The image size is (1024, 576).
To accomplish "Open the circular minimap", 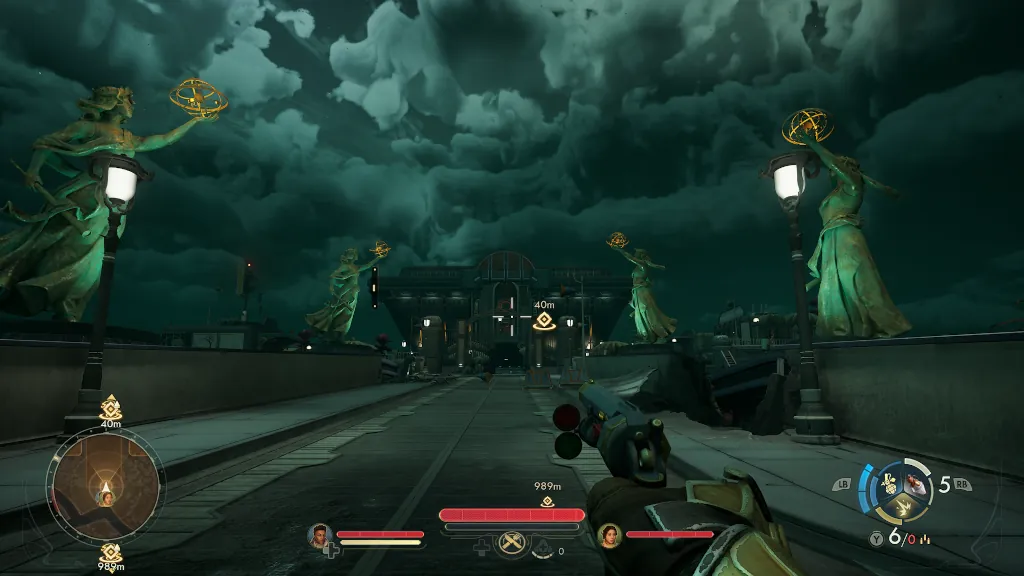I will pyautogui.click(x=105, y=487).
